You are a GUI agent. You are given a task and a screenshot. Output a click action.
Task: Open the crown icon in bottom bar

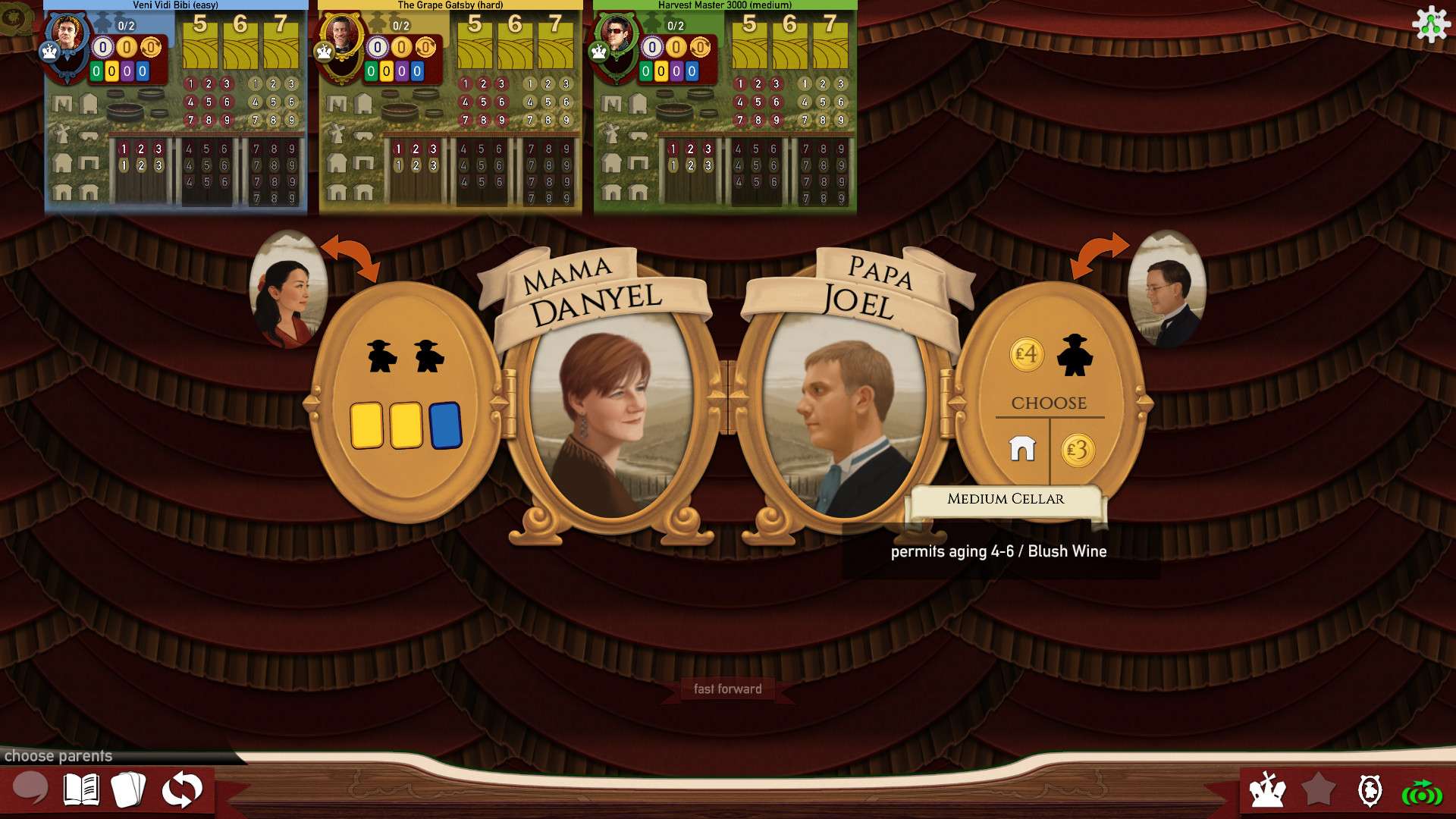click(1267, 790)
